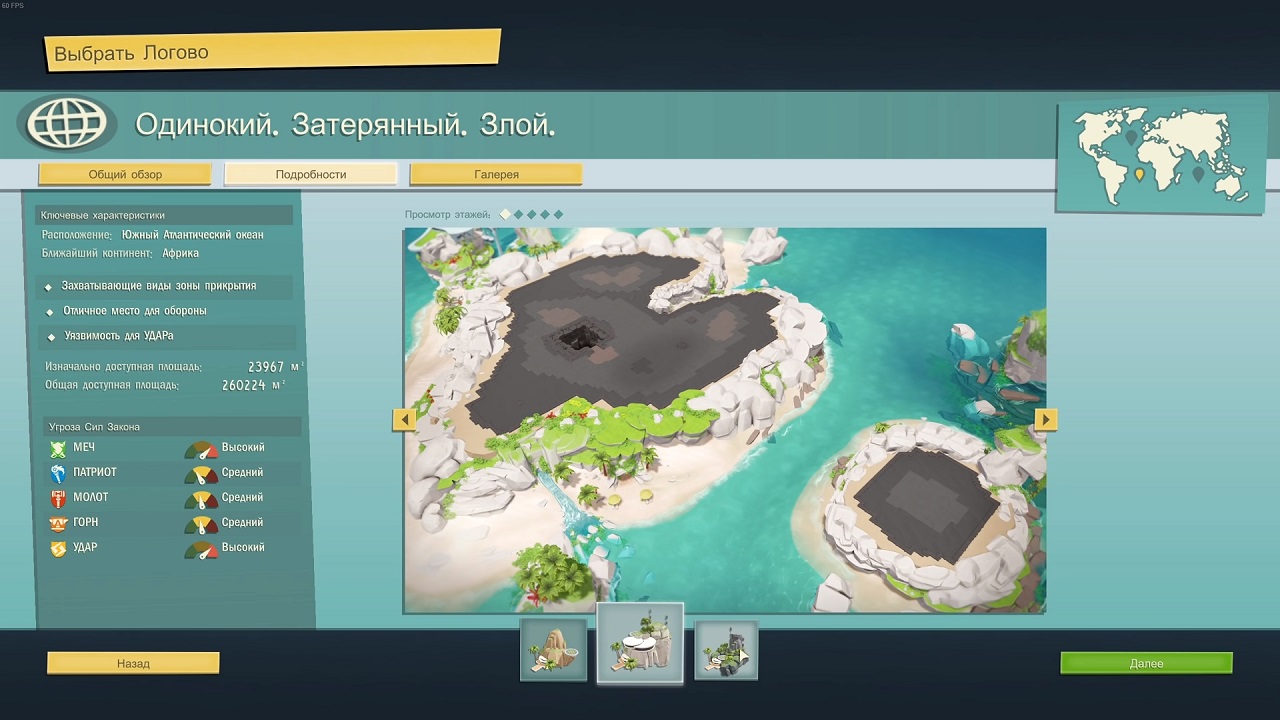1280x720 pixels.
Task: Show the Галерея tab
Action: coord(496,174)
